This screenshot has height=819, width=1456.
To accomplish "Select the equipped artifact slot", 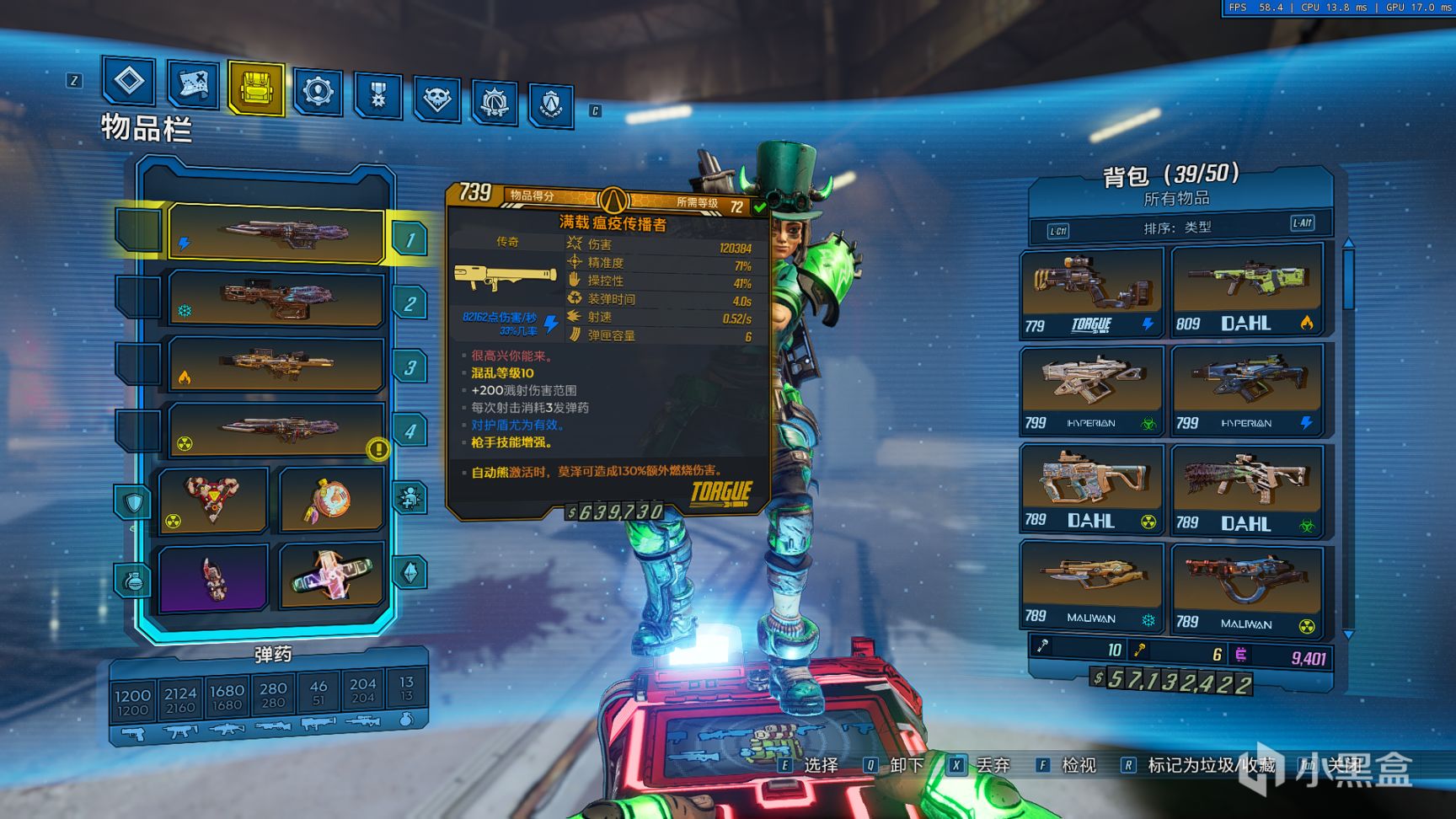I will tap(331, 577).
